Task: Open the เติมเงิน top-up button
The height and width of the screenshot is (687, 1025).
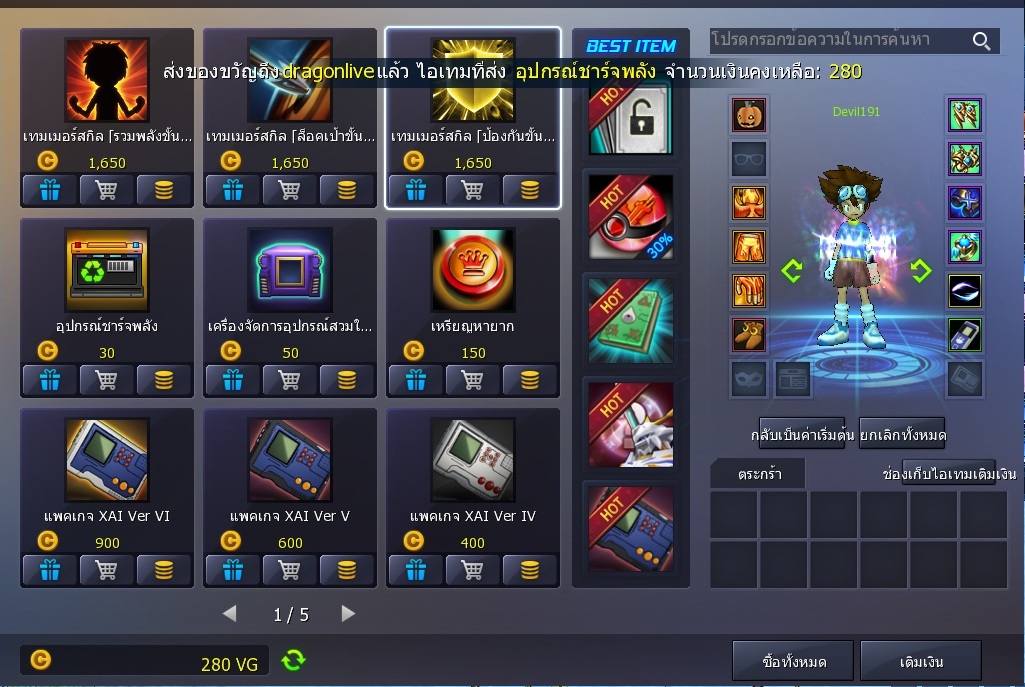Action: [920, 661]
